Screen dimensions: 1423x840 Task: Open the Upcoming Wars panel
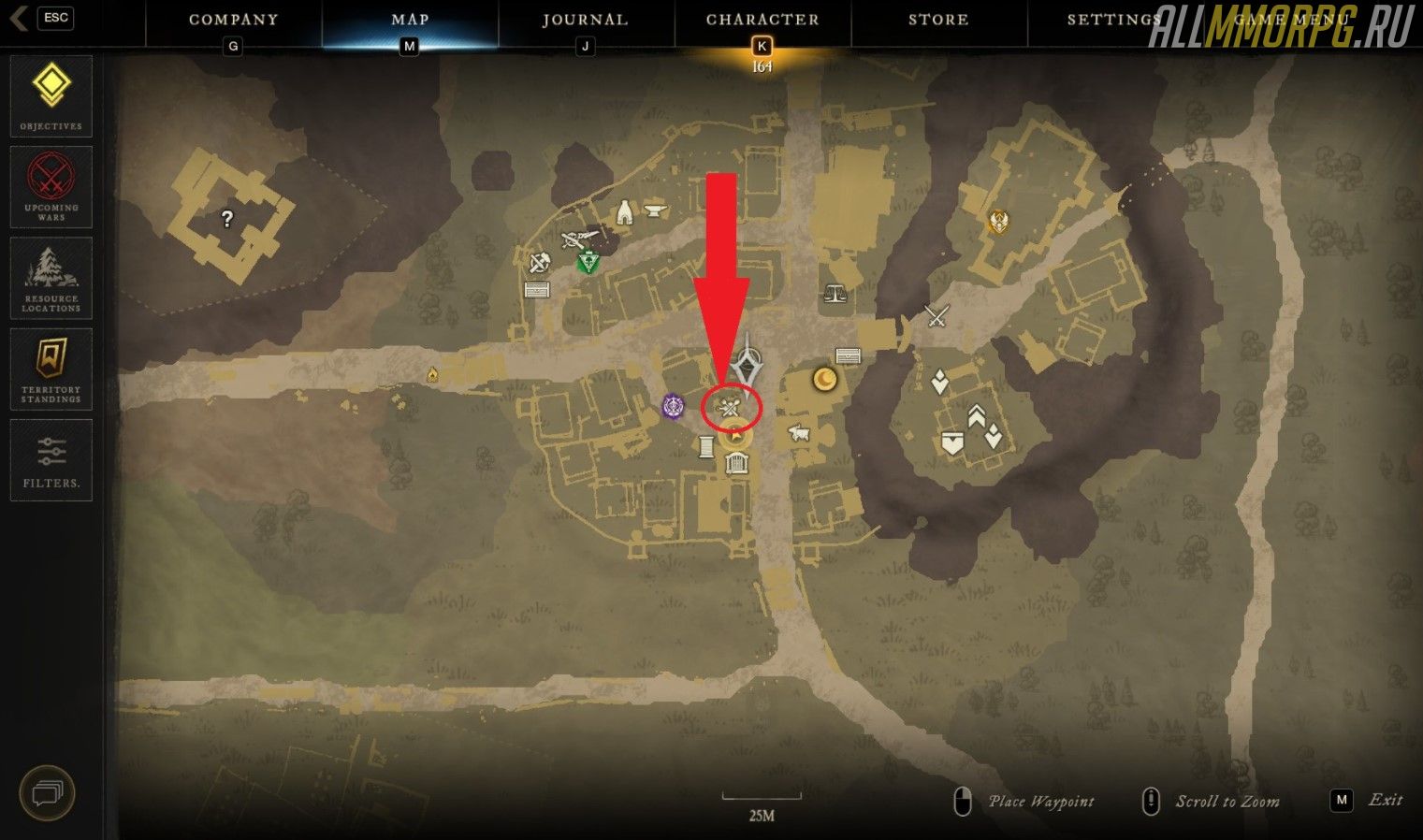51,186
